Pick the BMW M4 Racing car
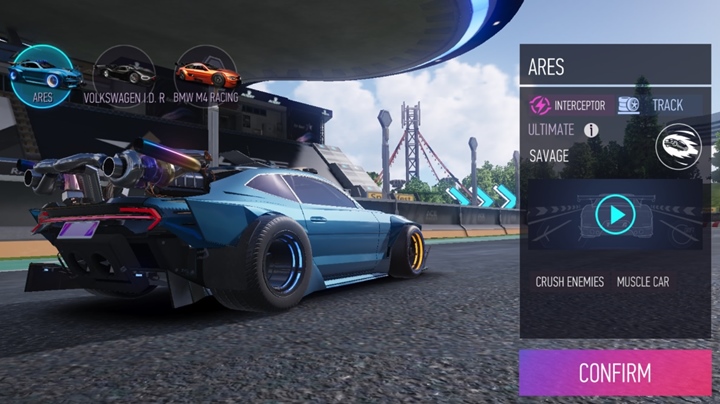 coord(207,73)
